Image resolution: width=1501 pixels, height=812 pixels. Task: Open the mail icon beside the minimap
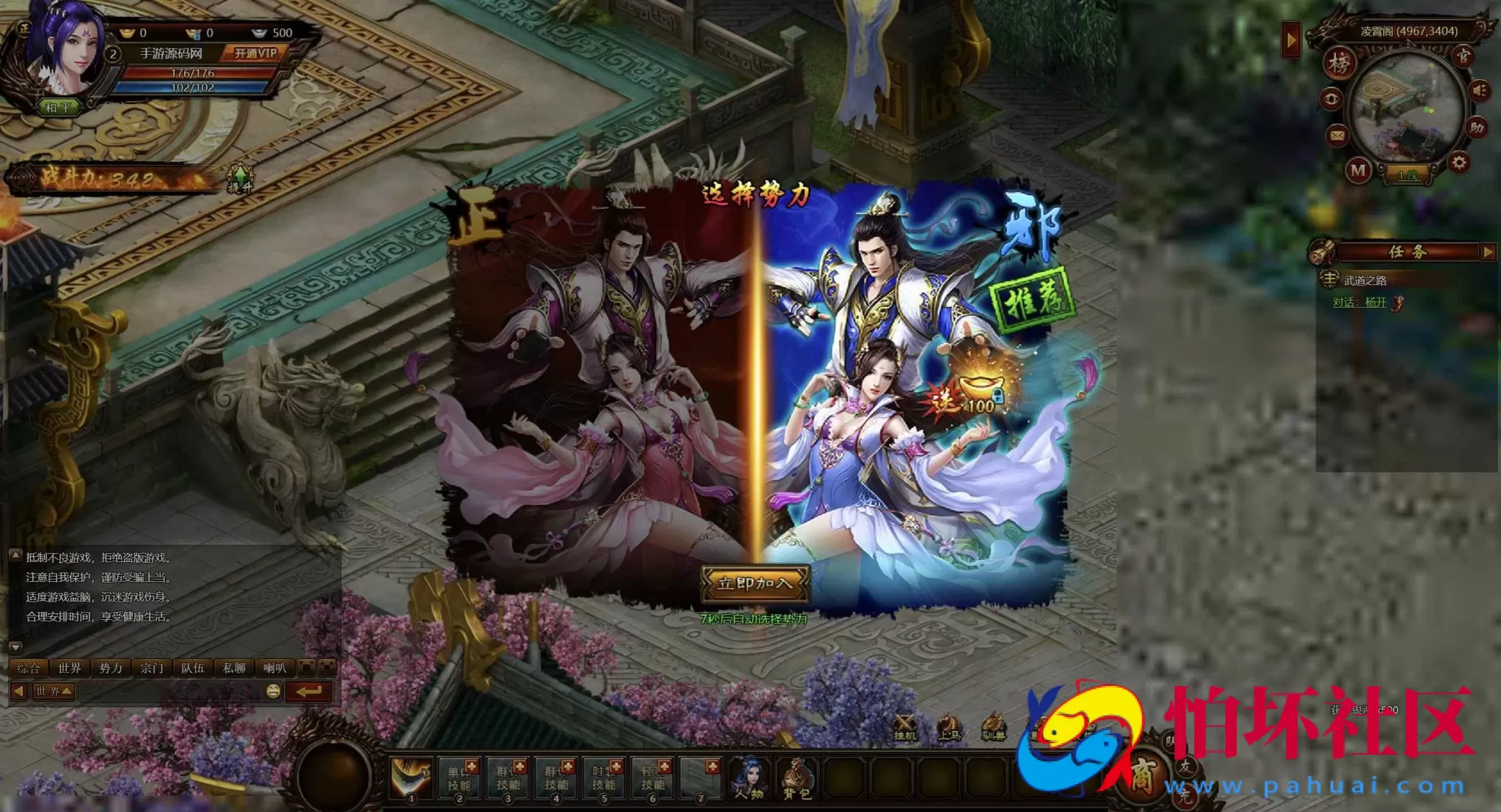pos(1336,135)
